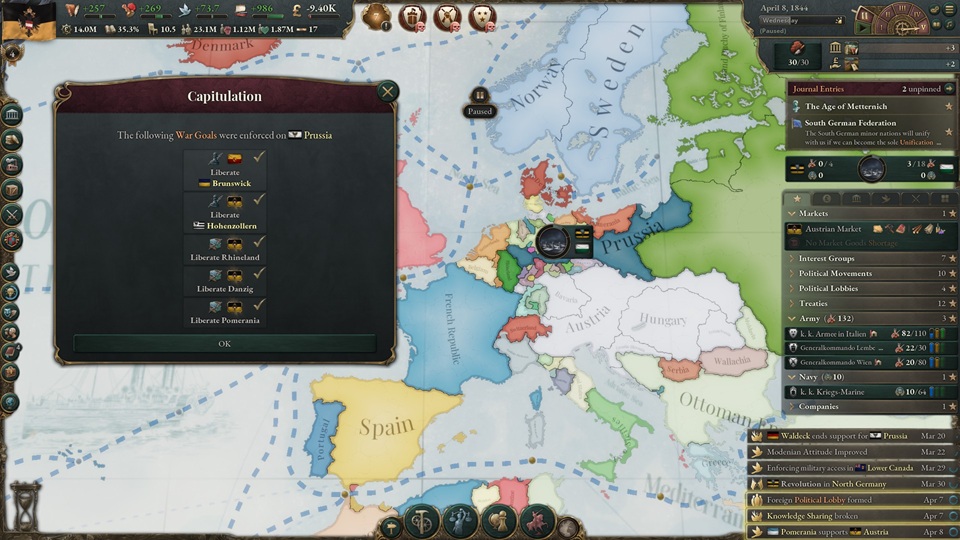This screenshot has width=960, height=540.
Task: Open the war overview icon on map
Action: (553, 242)
